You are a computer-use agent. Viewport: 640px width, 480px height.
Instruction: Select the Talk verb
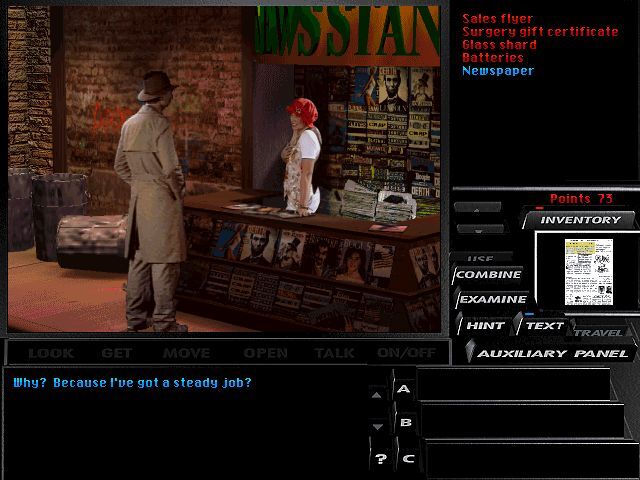coord(334,353)
